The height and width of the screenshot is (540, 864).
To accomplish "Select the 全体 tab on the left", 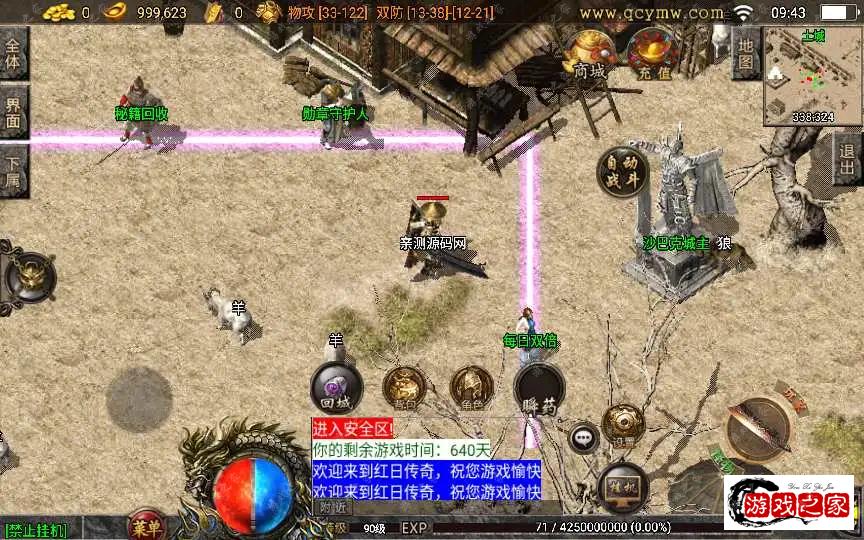I will (13, 53).
